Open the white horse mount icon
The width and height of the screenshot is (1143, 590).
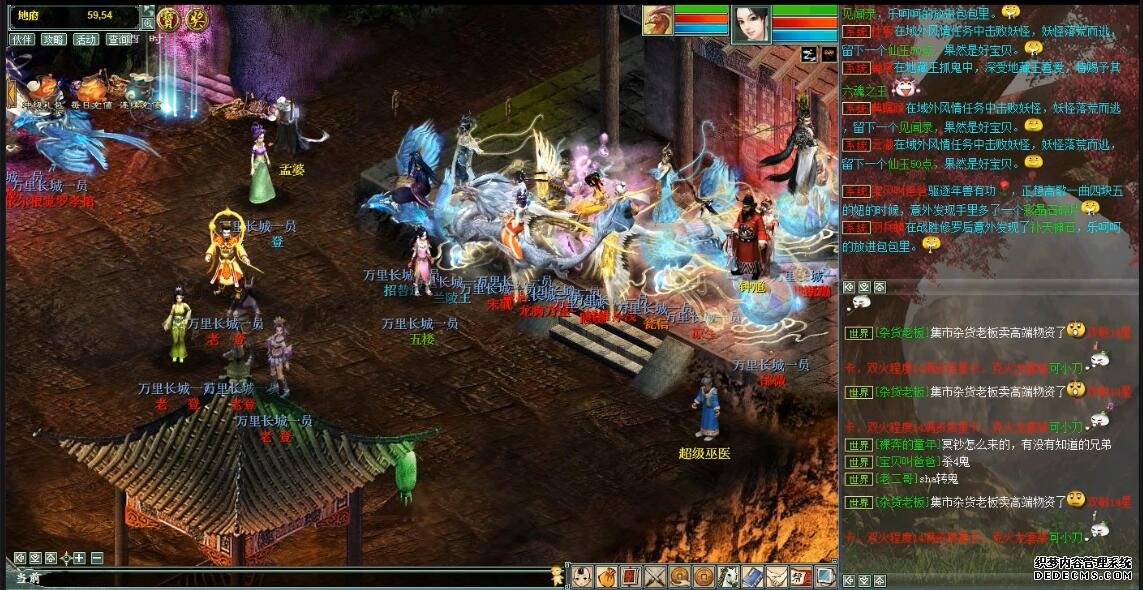(x=728, y=576)
